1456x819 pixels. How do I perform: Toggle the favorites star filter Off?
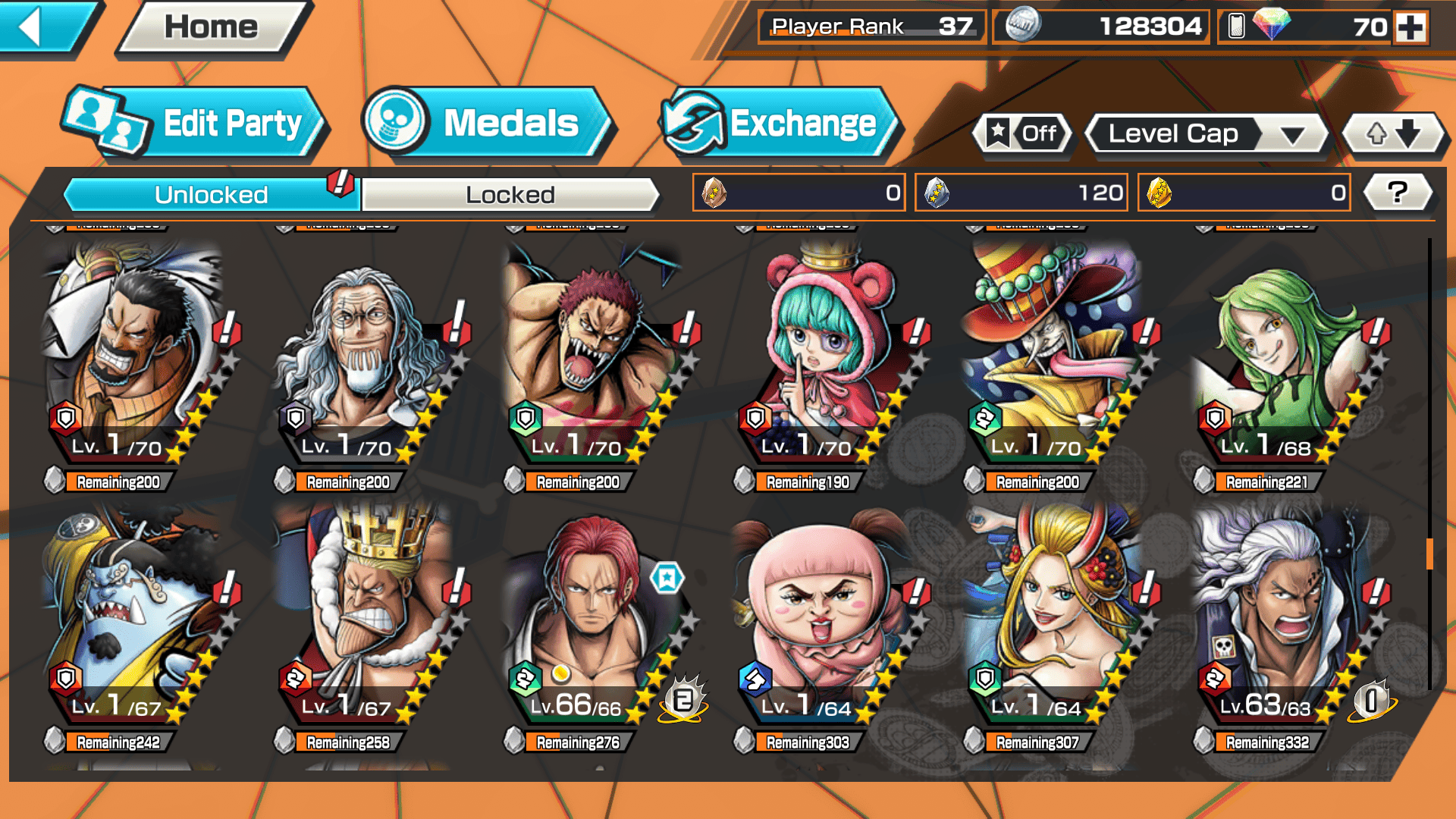click(x=1022, y=134)
